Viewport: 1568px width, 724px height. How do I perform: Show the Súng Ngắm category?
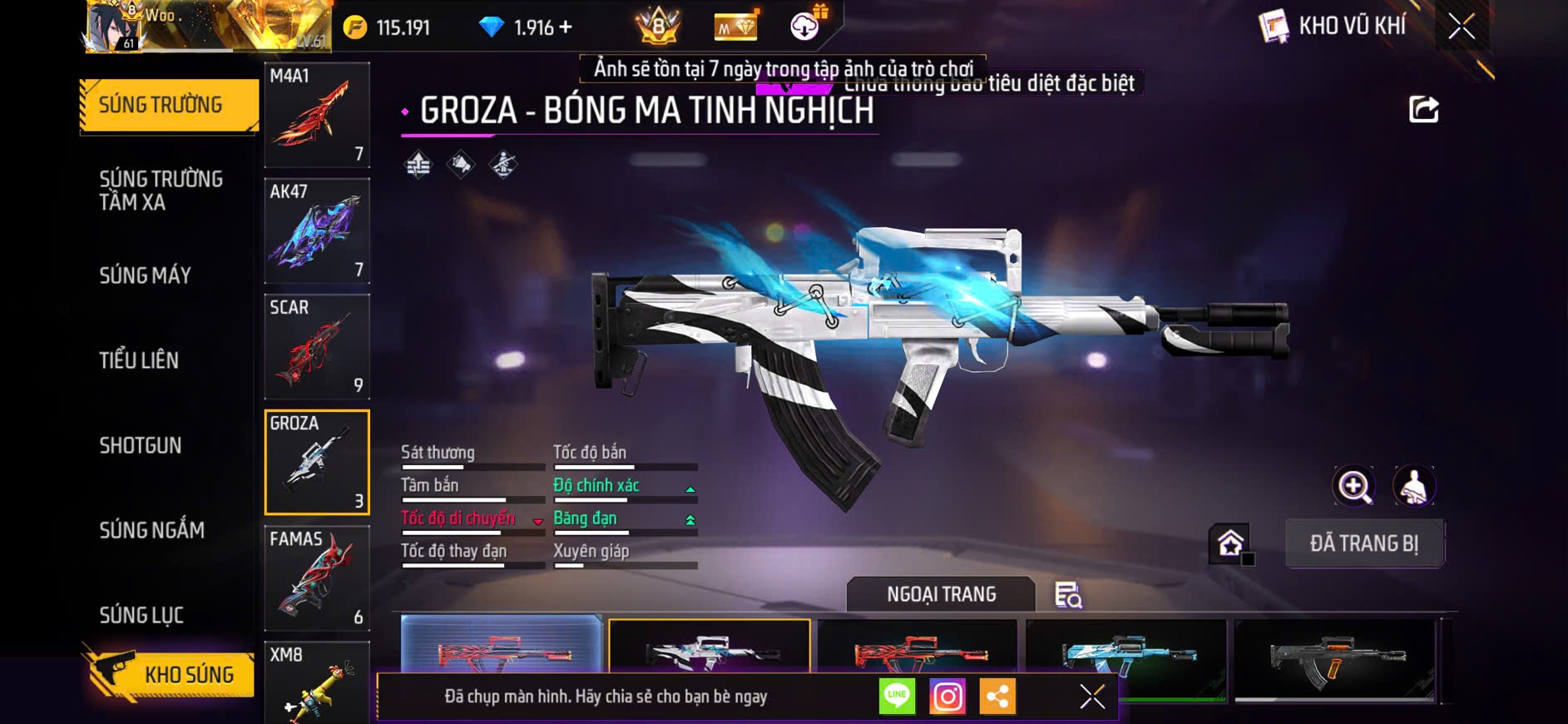point(151,530)
